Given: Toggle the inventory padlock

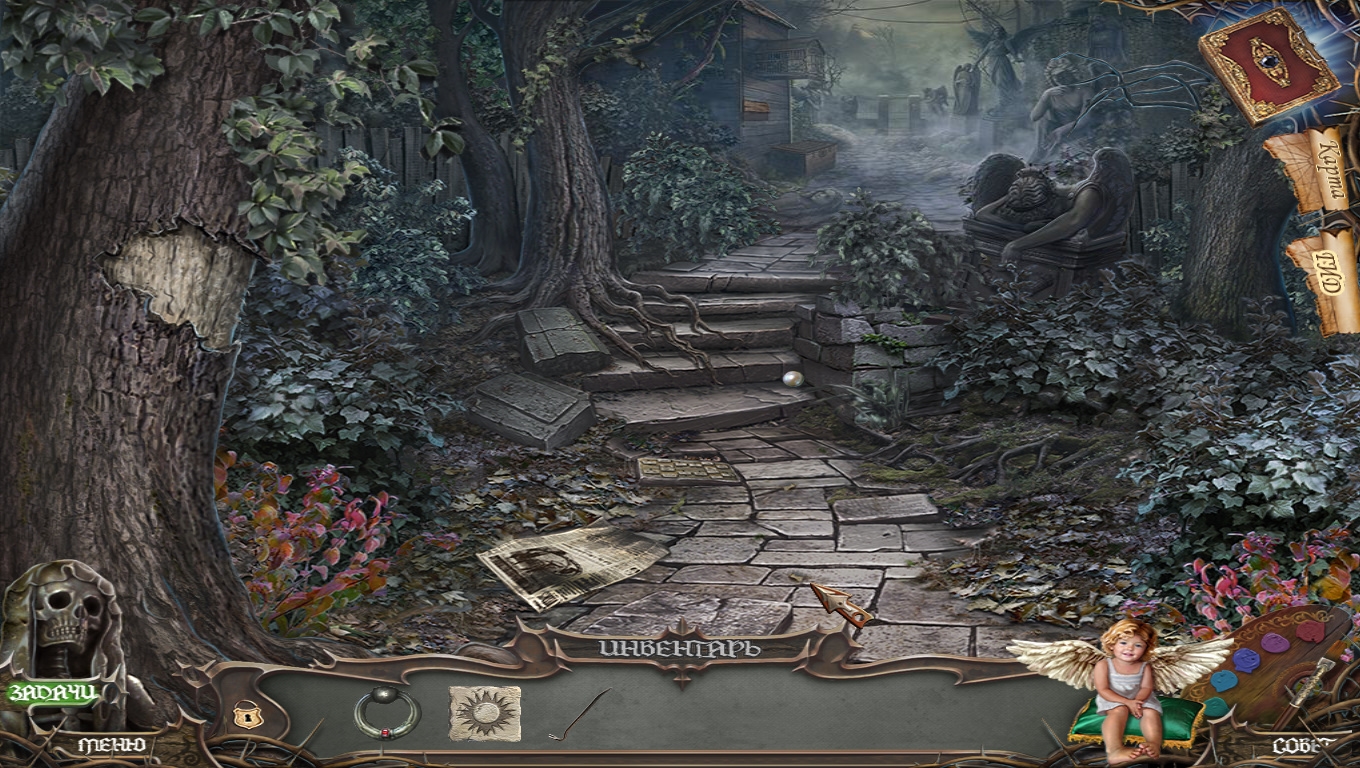Looking at the screenshot, I should pos(242,715).
